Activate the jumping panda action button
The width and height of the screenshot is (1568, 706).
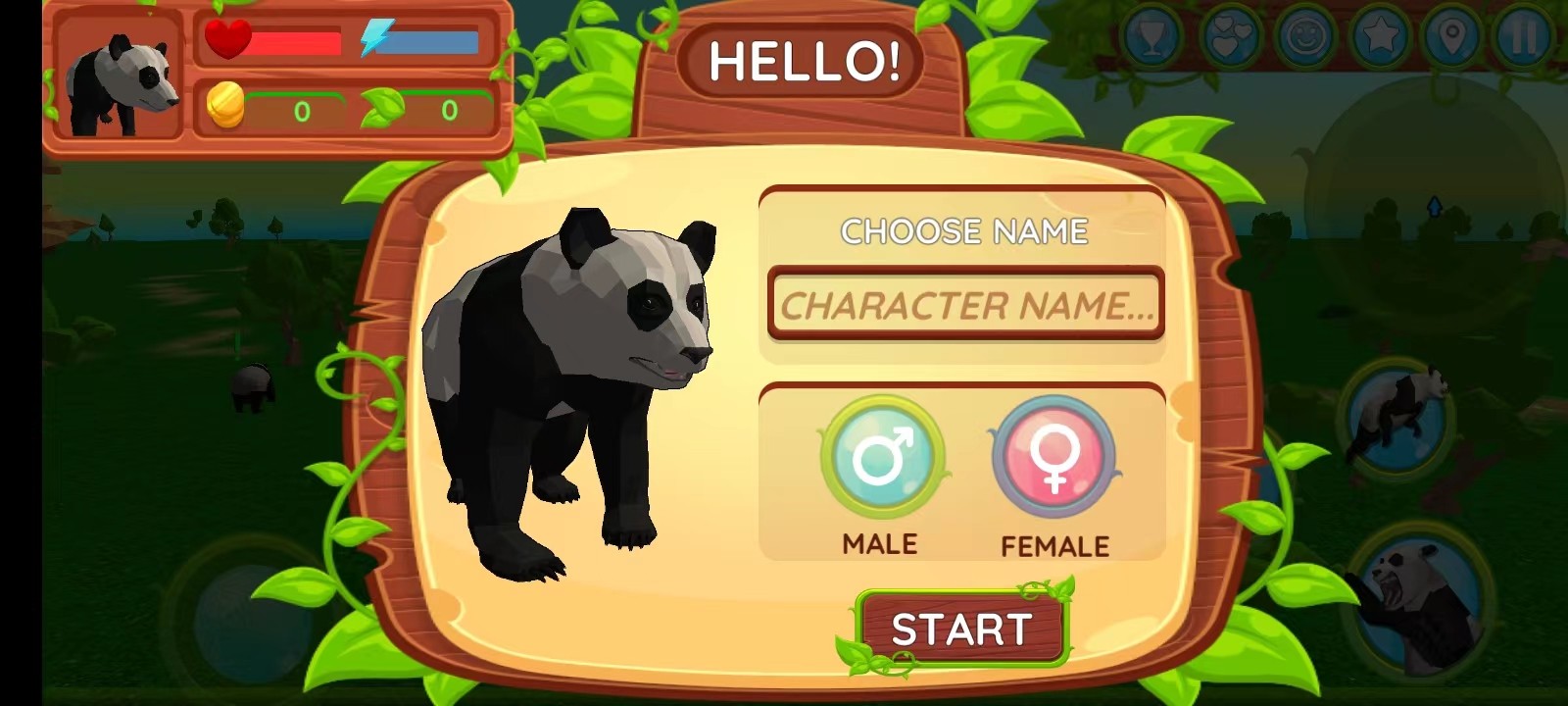point(1397,414)
